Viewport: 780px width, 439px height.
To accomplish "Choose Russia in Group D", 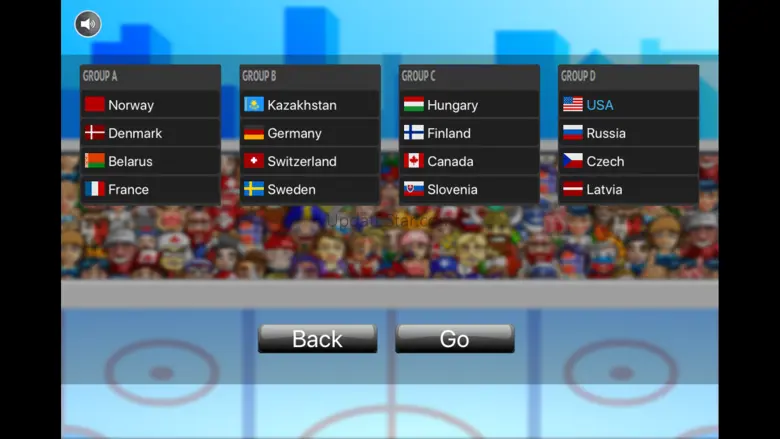I will tap(628, 133).
